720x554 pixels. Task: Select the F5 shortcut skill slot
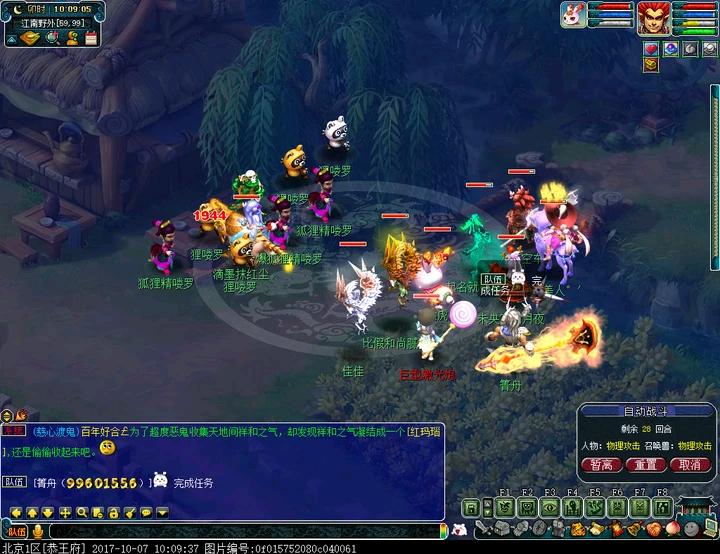click(594, 507)
